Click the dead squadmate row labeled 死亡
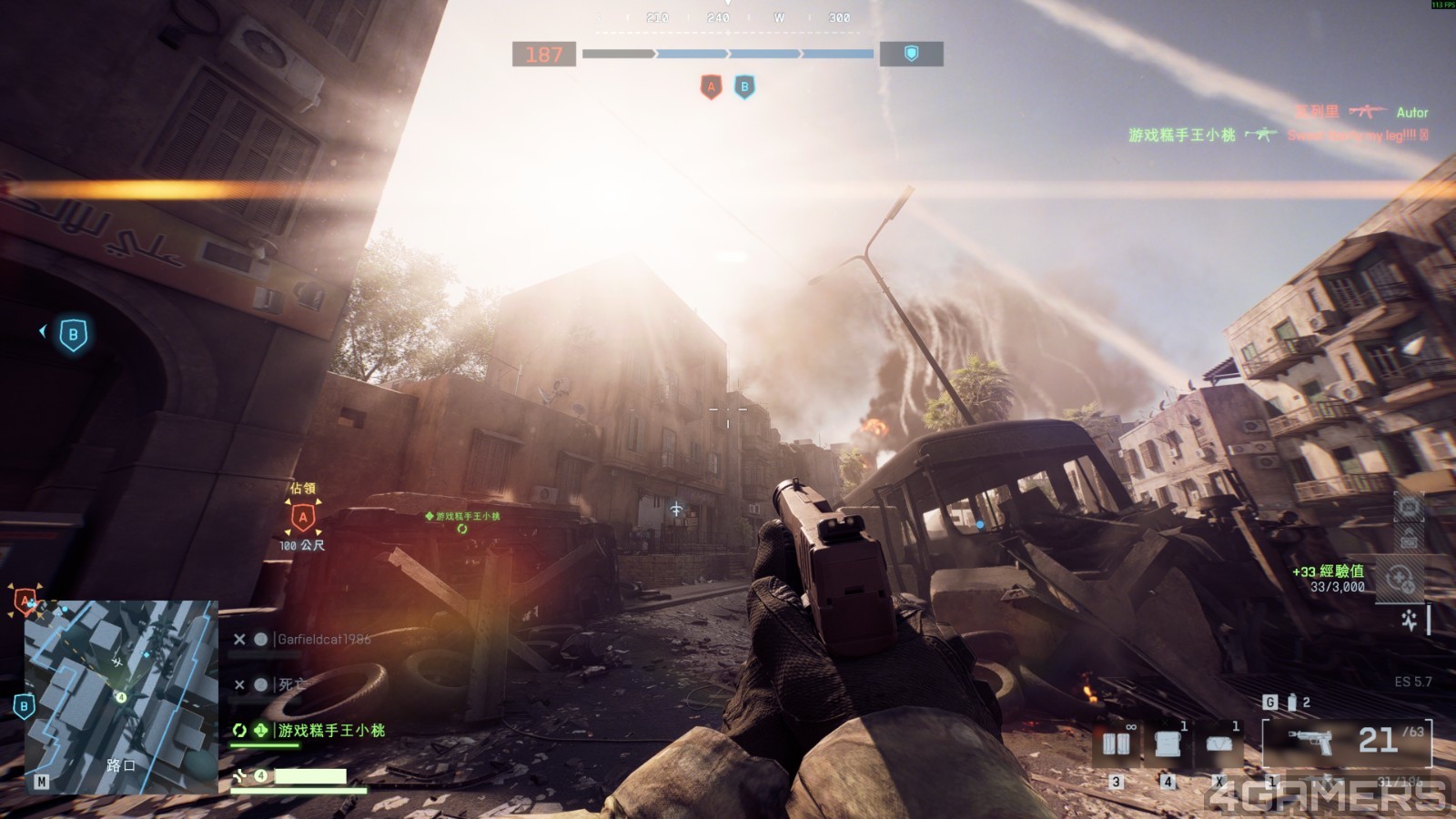The height and width of the screenshot is (819, 1456). click(291, 685)
